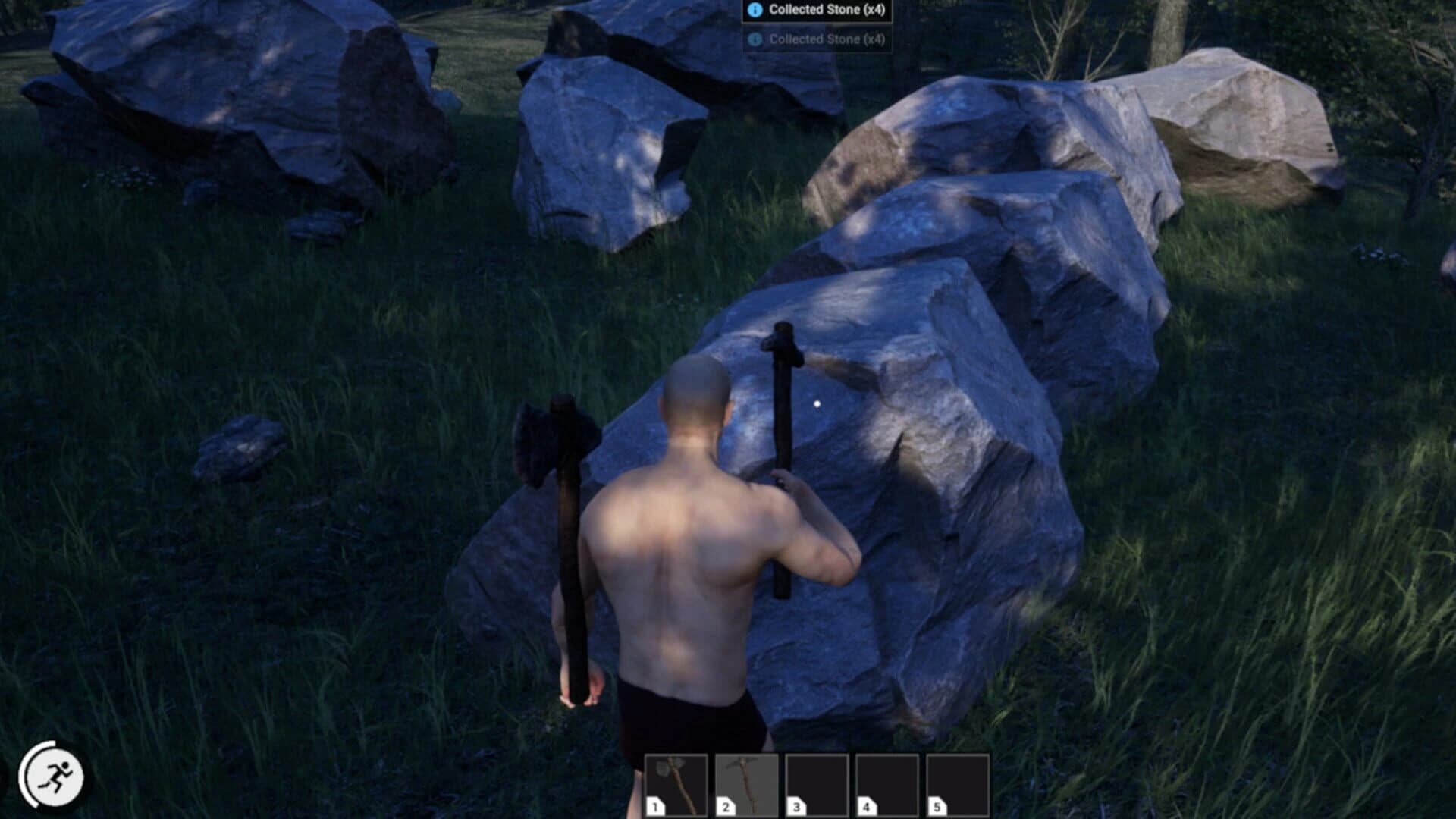Click the blue info icon on the top notification
The width and height of the screenshot is (1456, 819).
click(754, 11)
